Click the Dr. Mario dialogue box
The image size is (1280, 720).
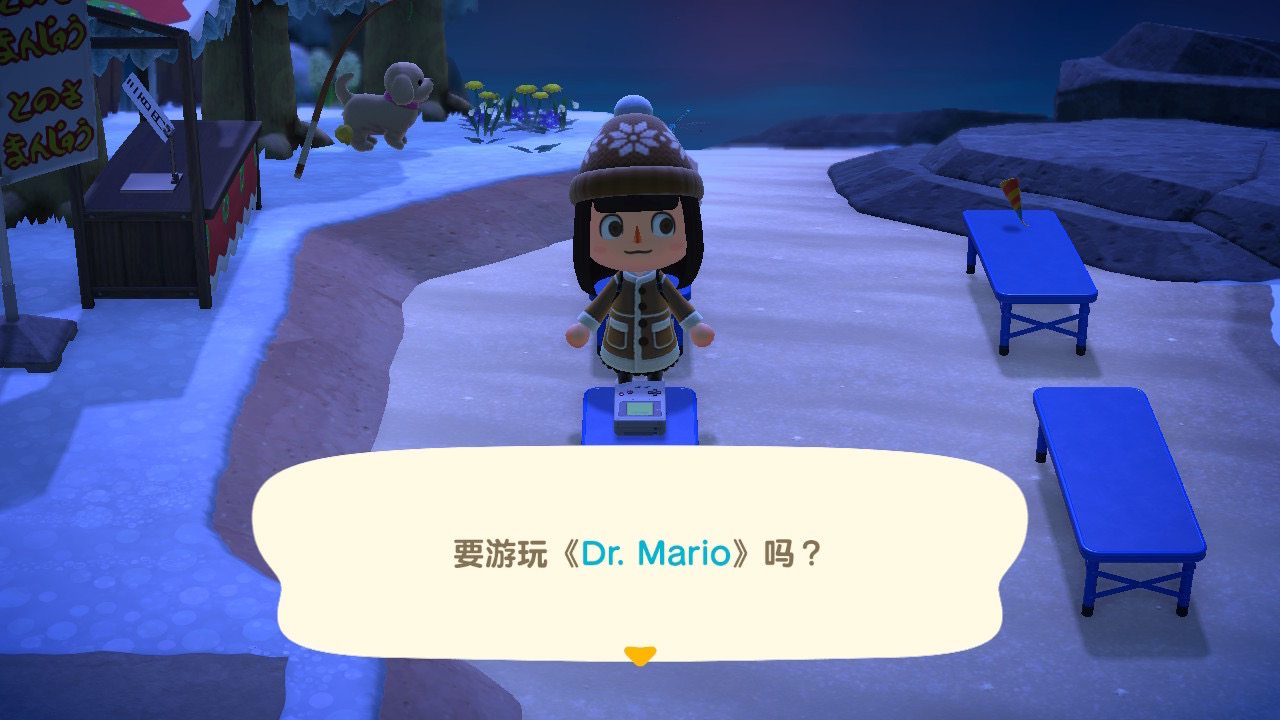639,551
